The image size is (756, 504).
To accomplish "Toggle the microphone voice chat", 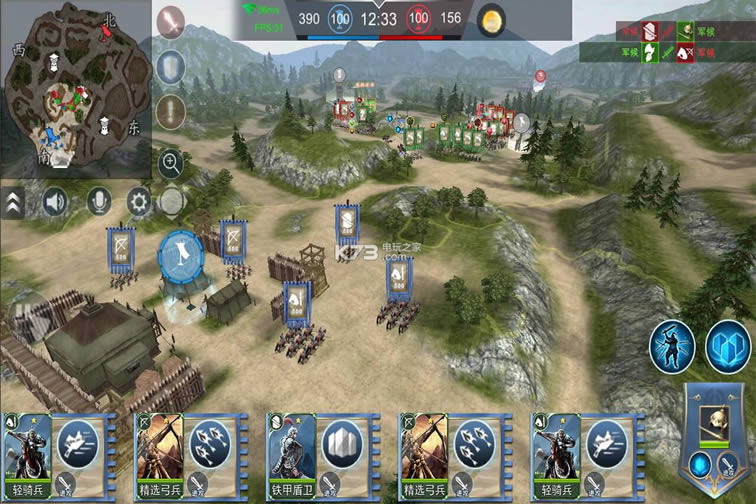I will click(97, 202).
